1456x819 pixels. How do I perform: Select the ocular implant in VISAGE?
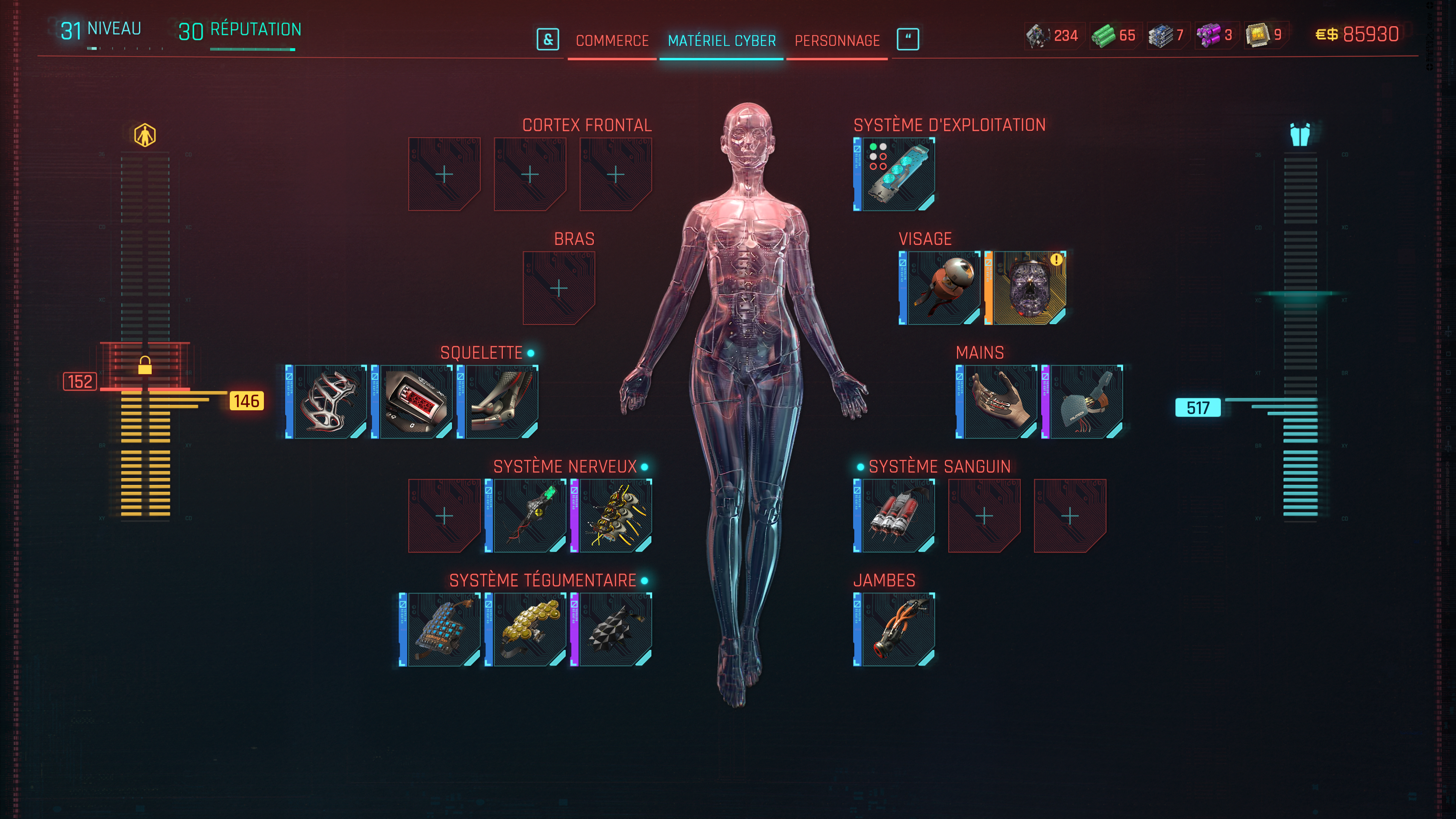940,288
